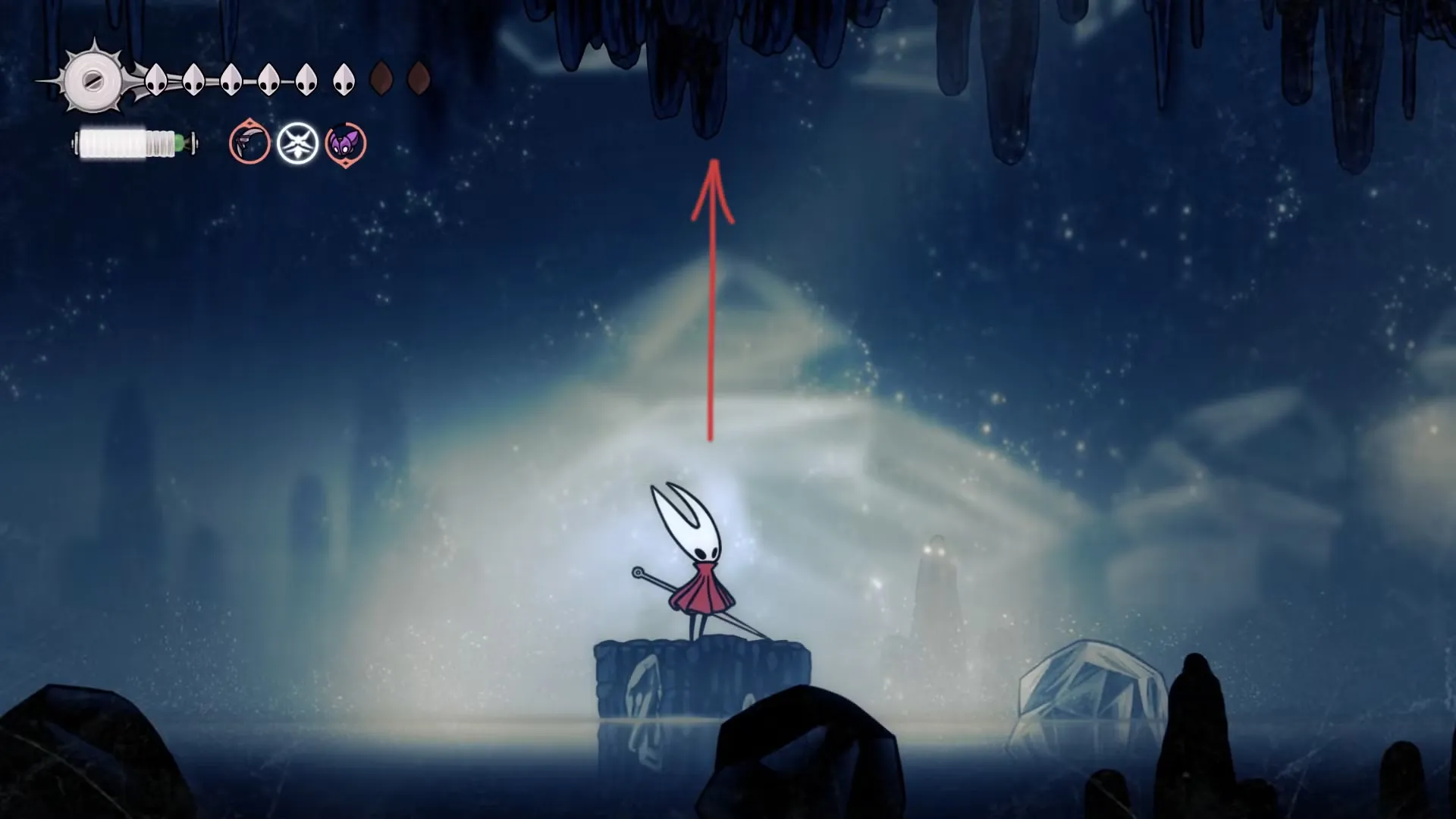This screenshot has height=819, width=1456.
Task: Click the silk spool crest emblem
Action: click(93, 80)
